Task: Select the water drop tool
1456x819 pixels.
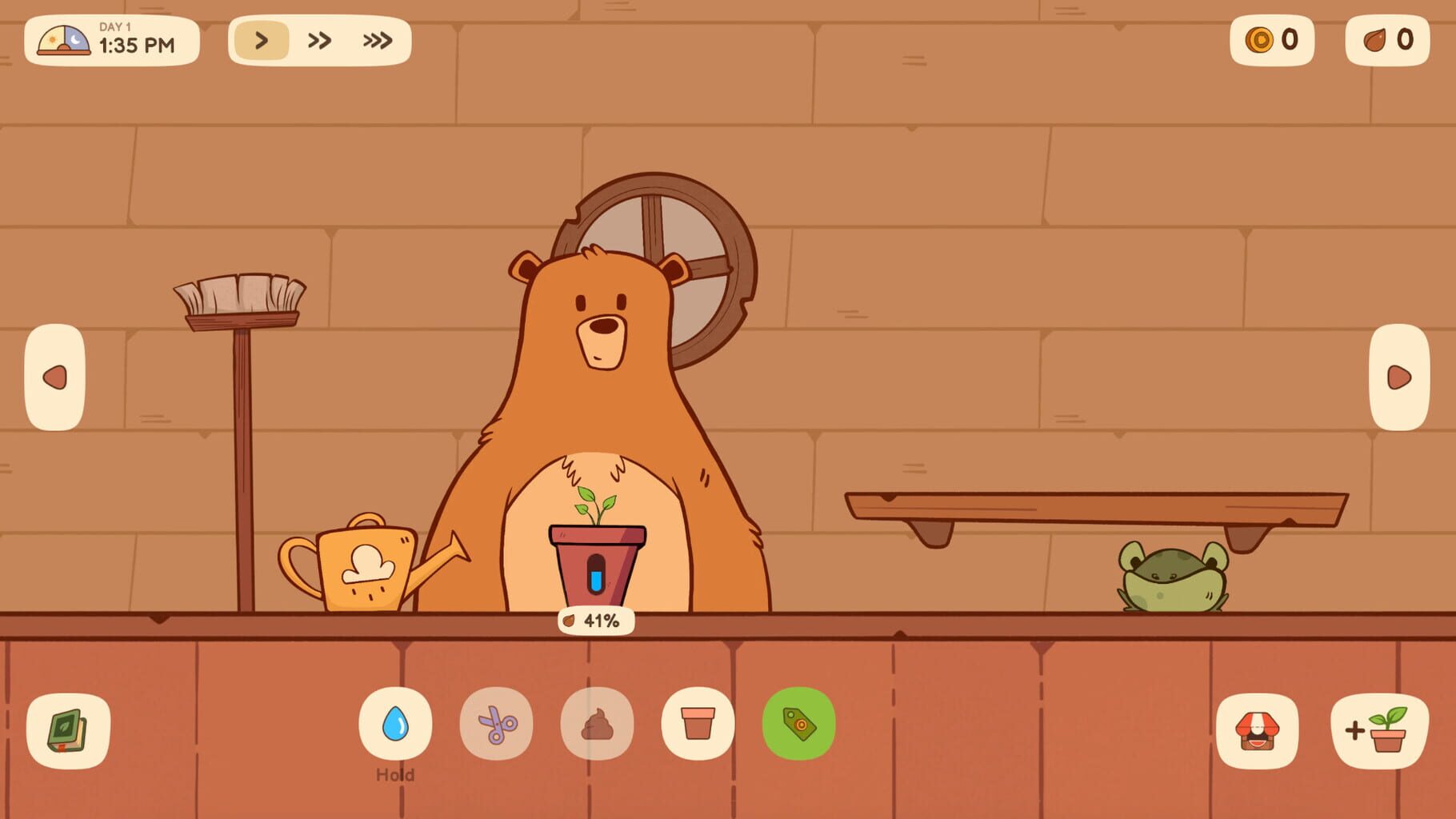Action: pyautogui.click(x=397, y=725)
